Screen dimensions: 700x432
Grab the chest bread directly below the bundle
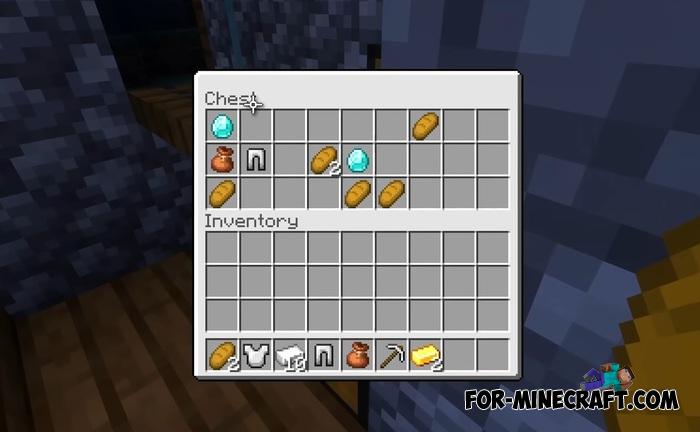tap(221, 192)
